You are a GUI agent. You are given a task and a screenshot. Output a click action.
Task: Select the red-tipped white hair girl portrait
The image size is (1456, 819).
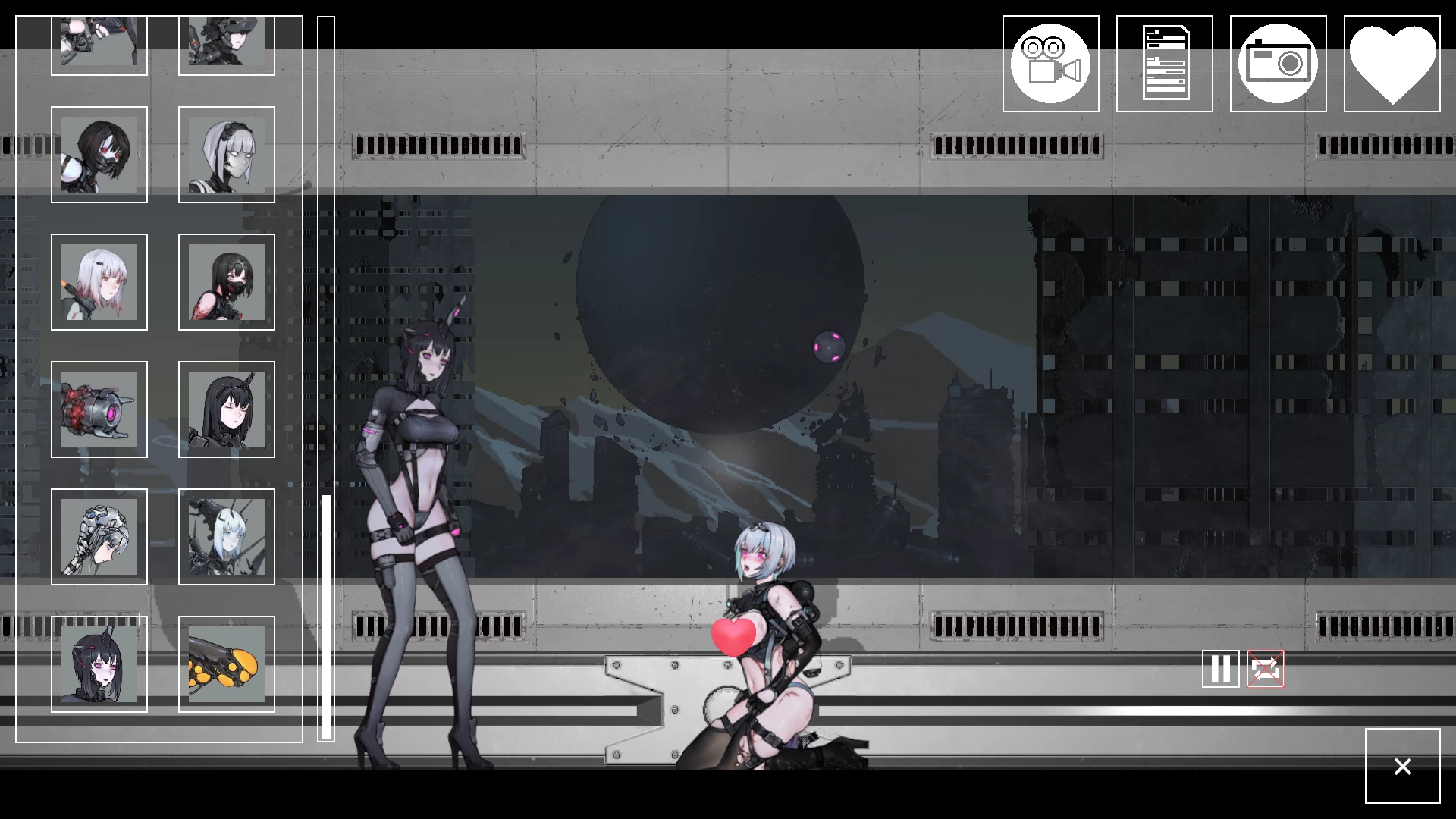click(99, 282)
